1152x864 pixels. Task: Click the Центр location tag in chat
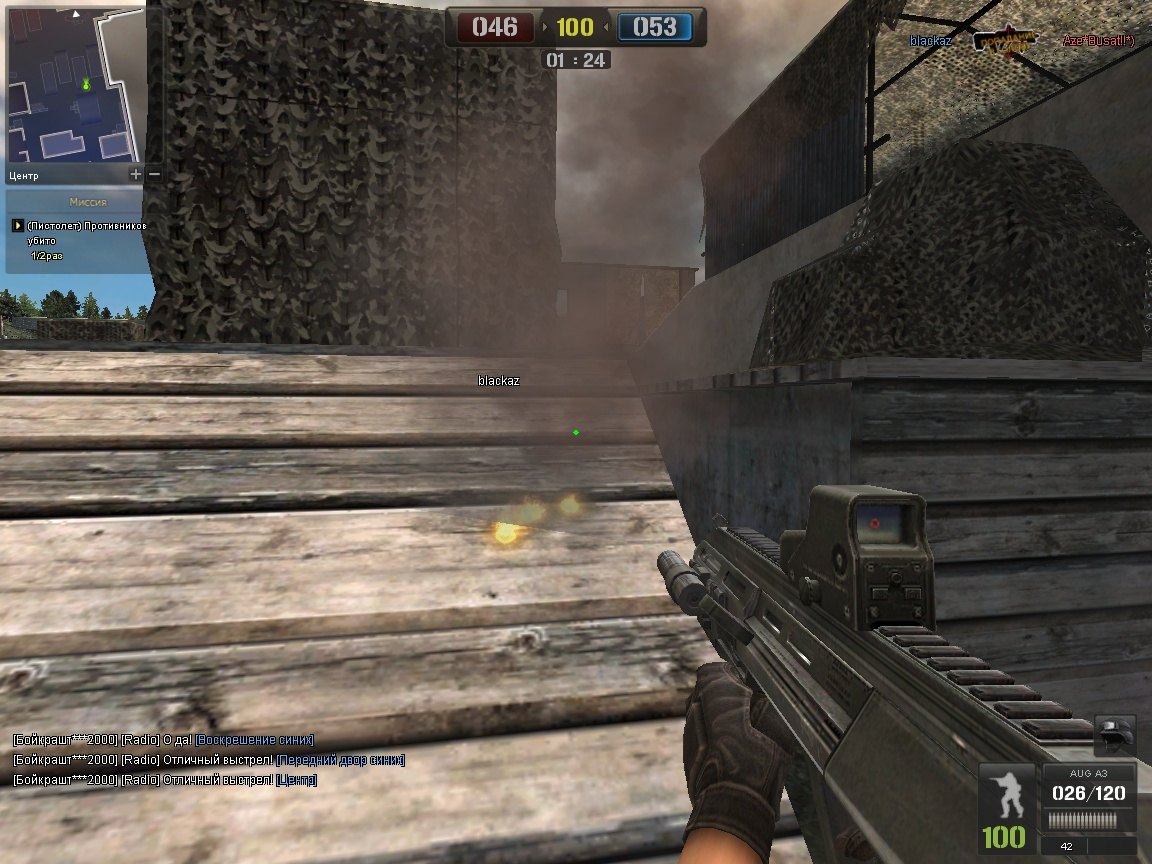pyautogui.click(x=296, y=780)
